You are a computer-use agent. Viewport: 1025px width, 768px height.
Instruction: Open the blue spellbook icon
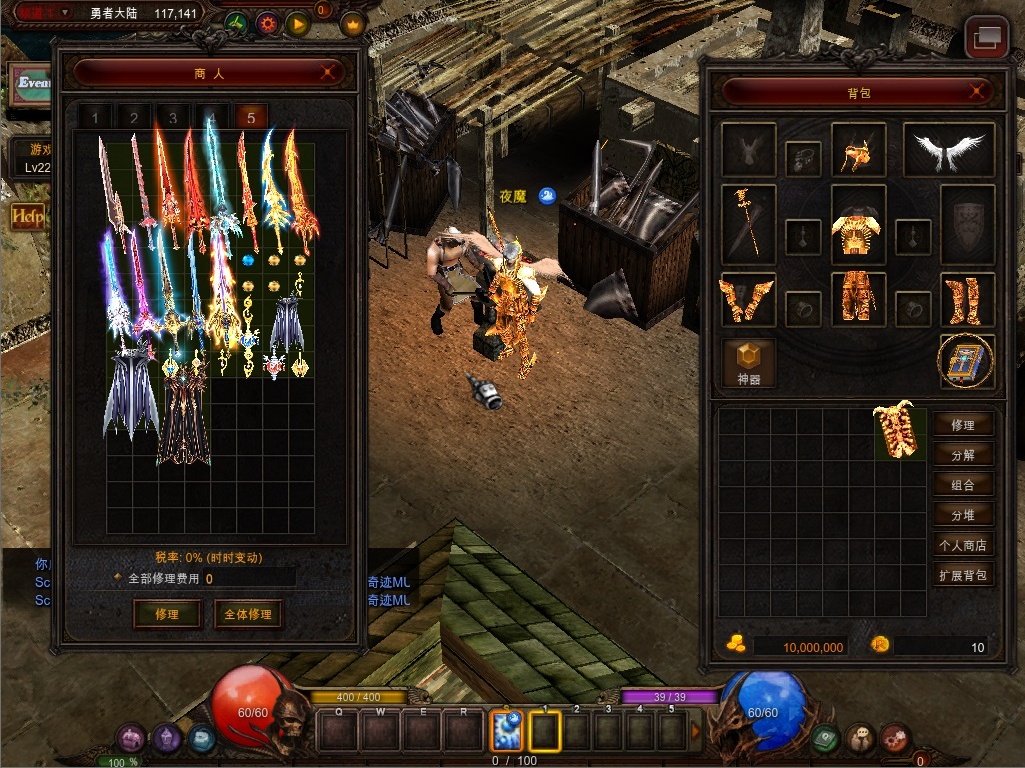[x=966, y=361]
